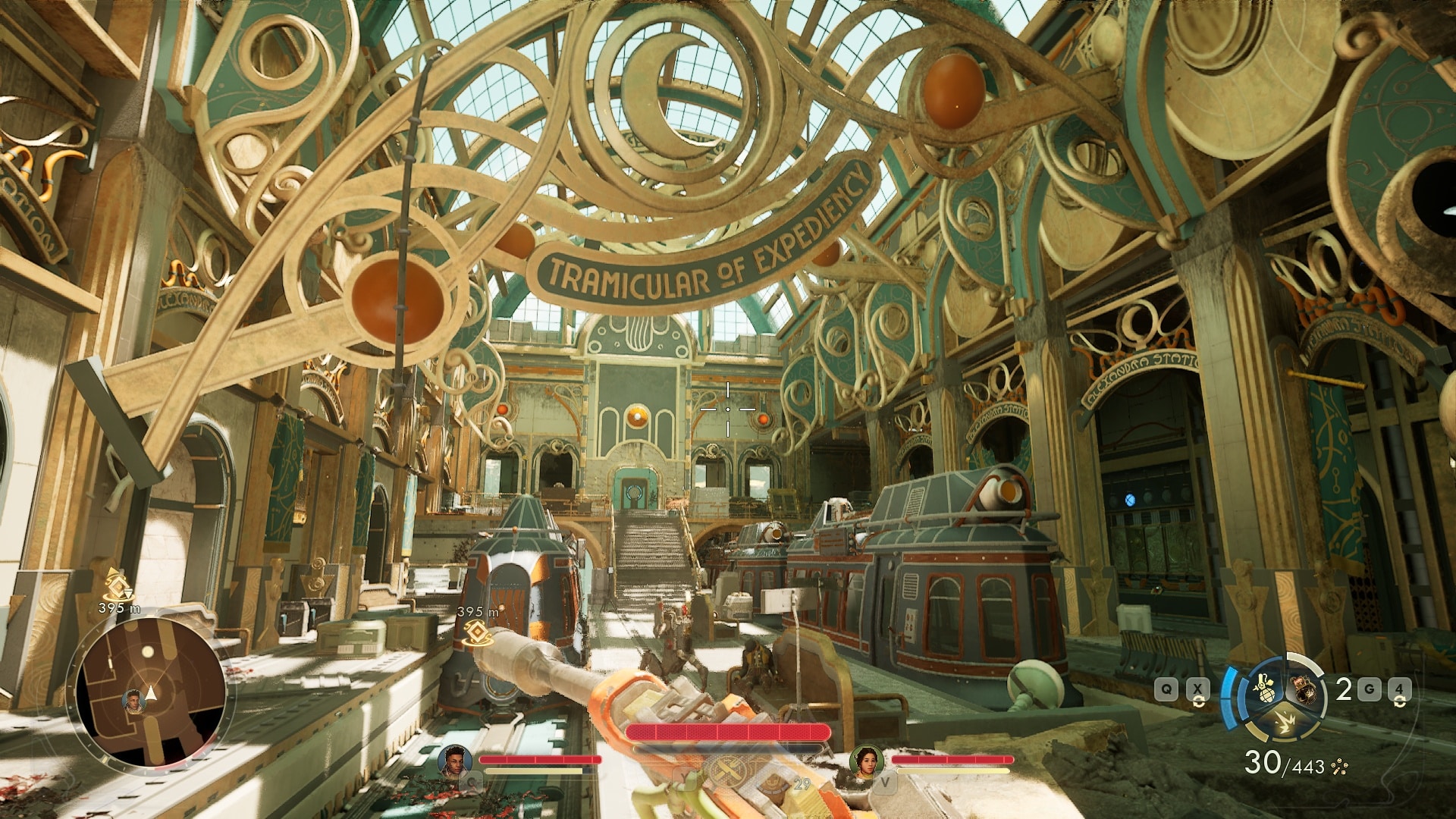Viewport: 1456px width, 819px height.
Task: Click the circular minimap
Action: pos(150,692)
